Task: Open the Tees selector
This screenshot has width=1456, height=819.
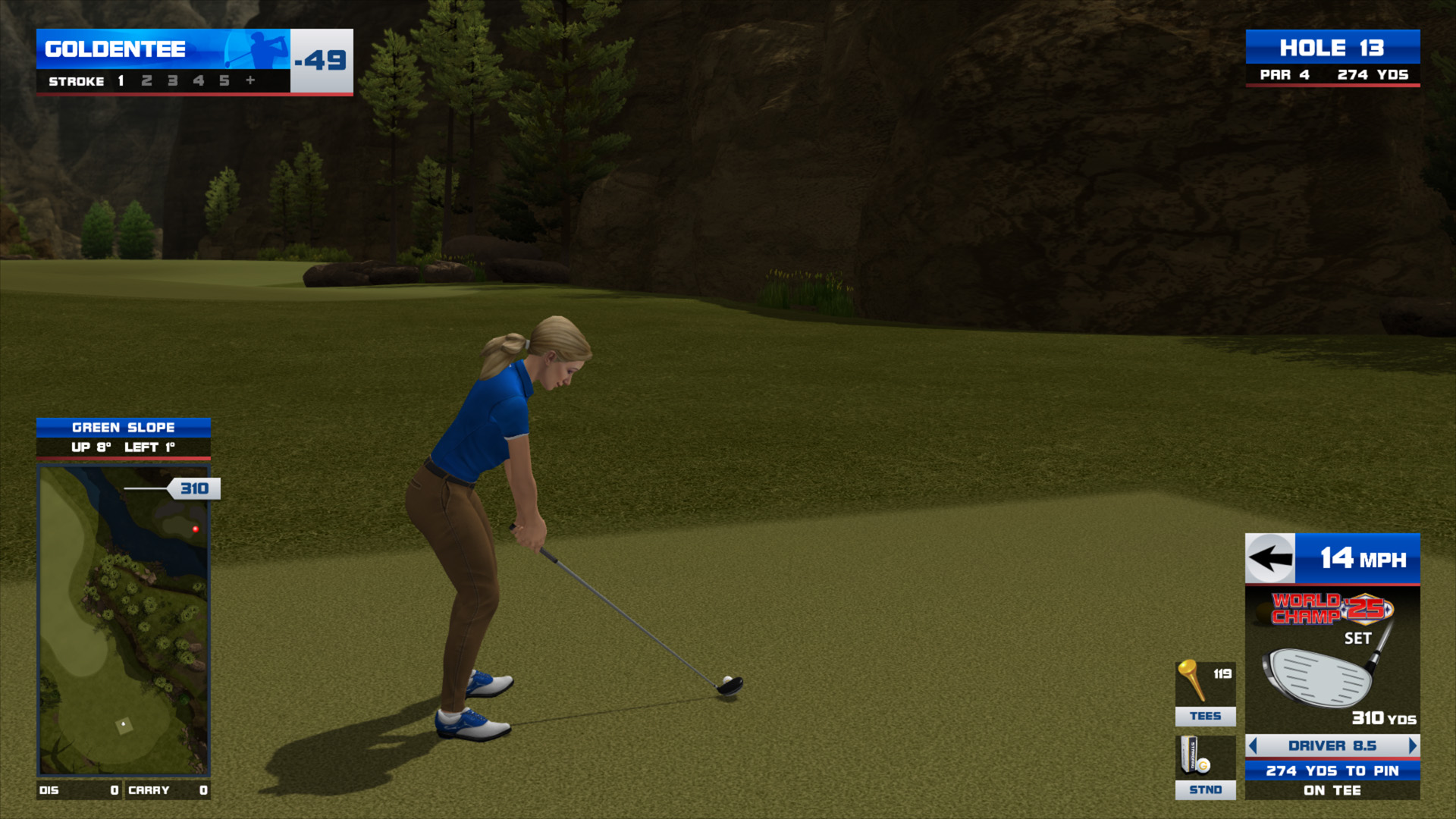Action: click(1205, 693)
